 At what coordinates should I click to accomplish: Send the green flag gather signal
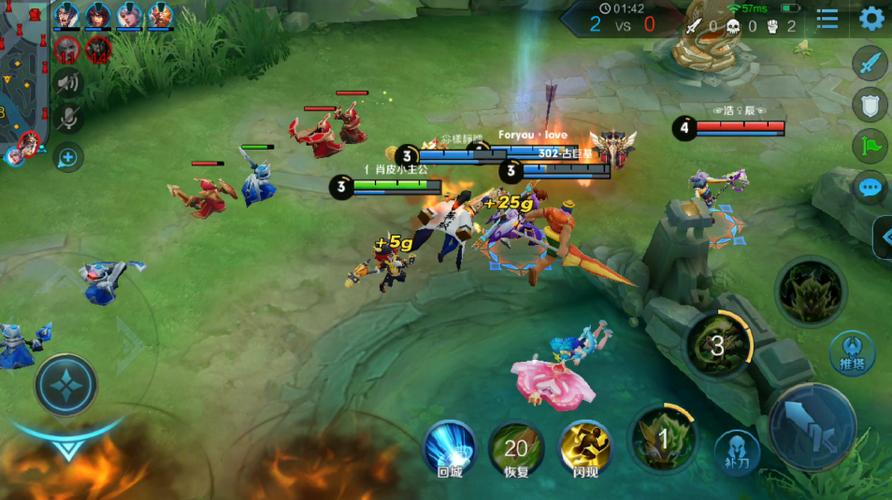869,146
